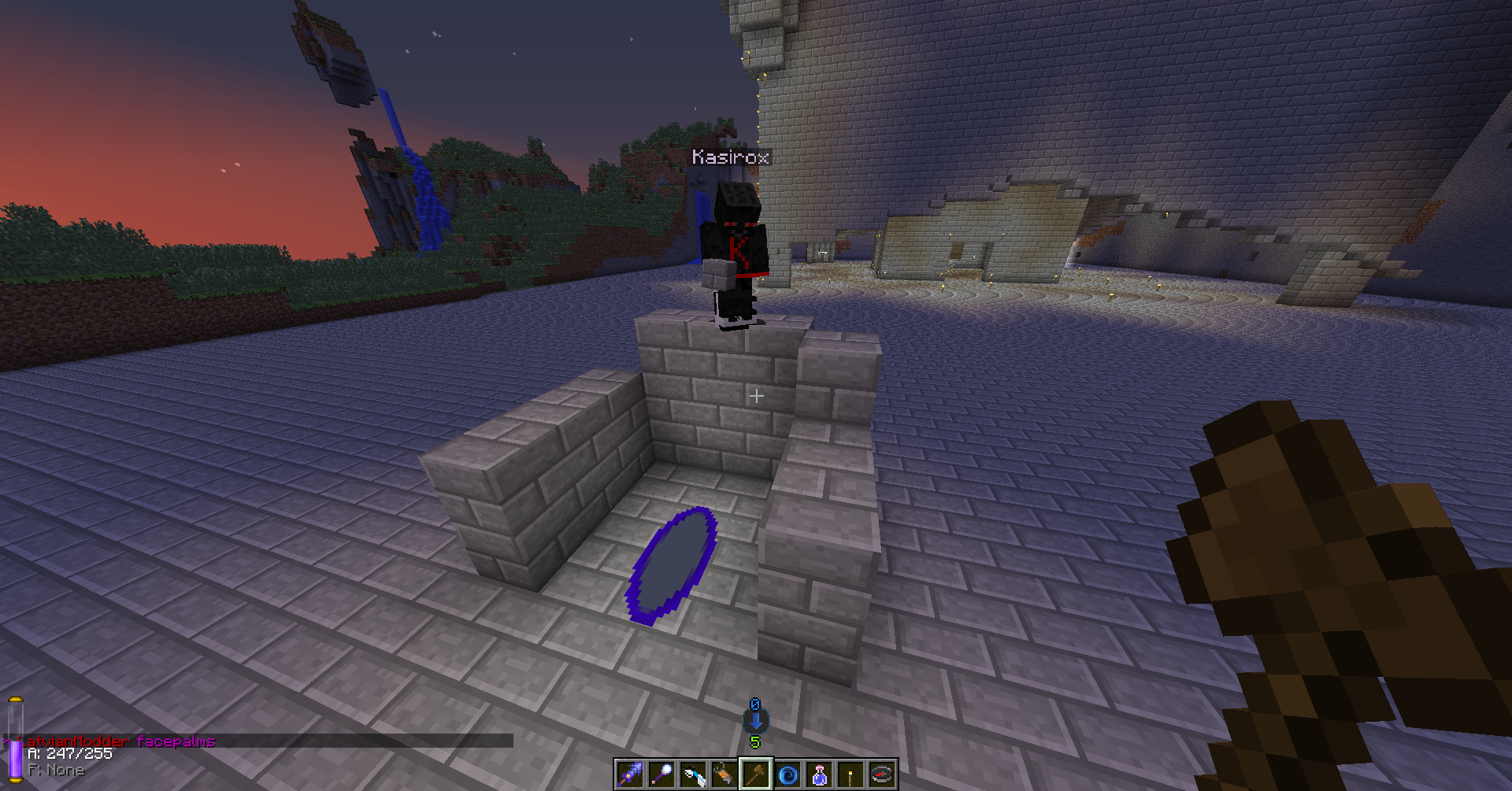
Task: Pick the highlighted wooden tool slot
Action: 756,774
